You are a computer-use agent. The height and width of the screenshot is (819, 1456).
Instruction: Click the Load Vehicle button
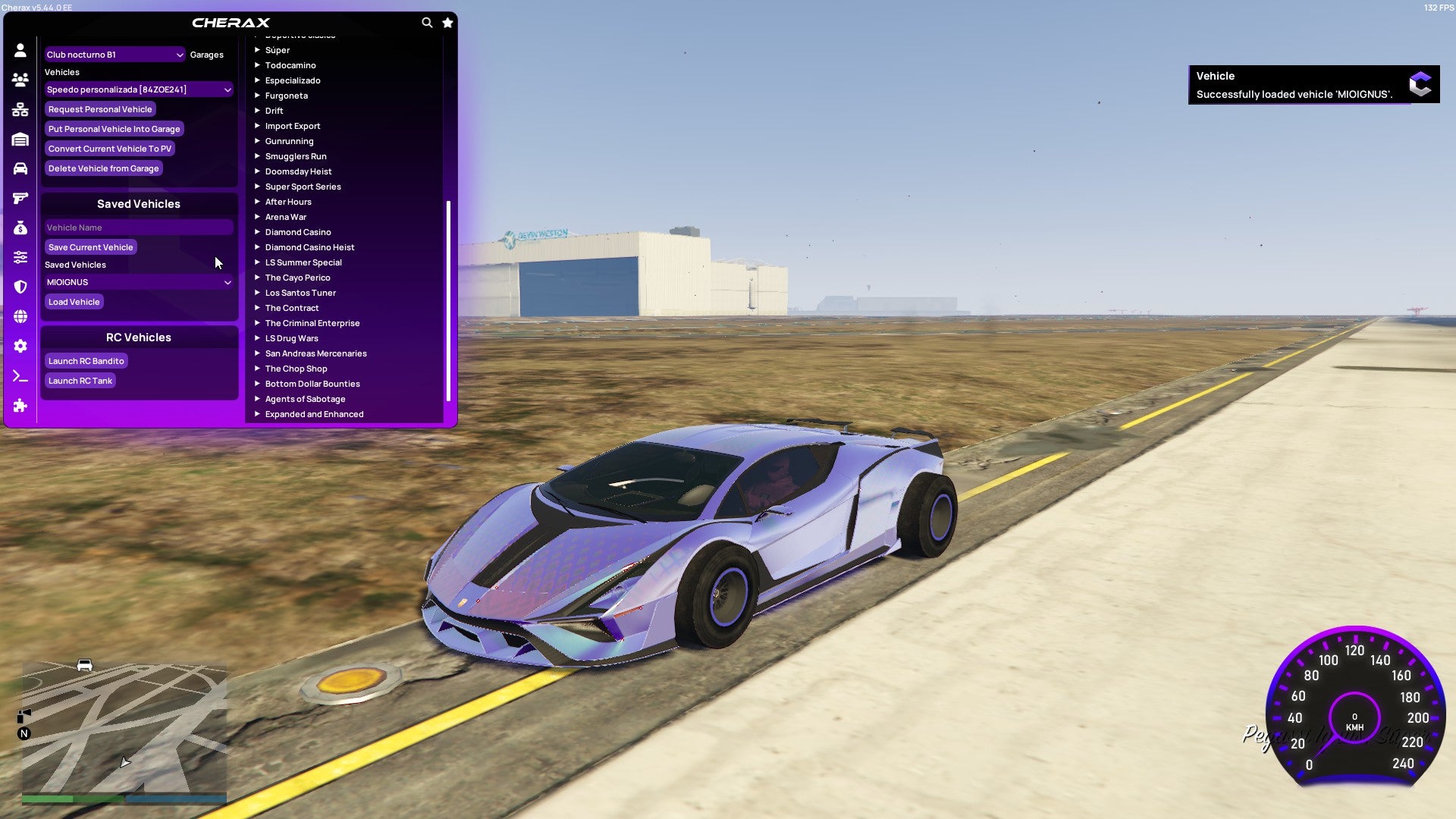74,301
